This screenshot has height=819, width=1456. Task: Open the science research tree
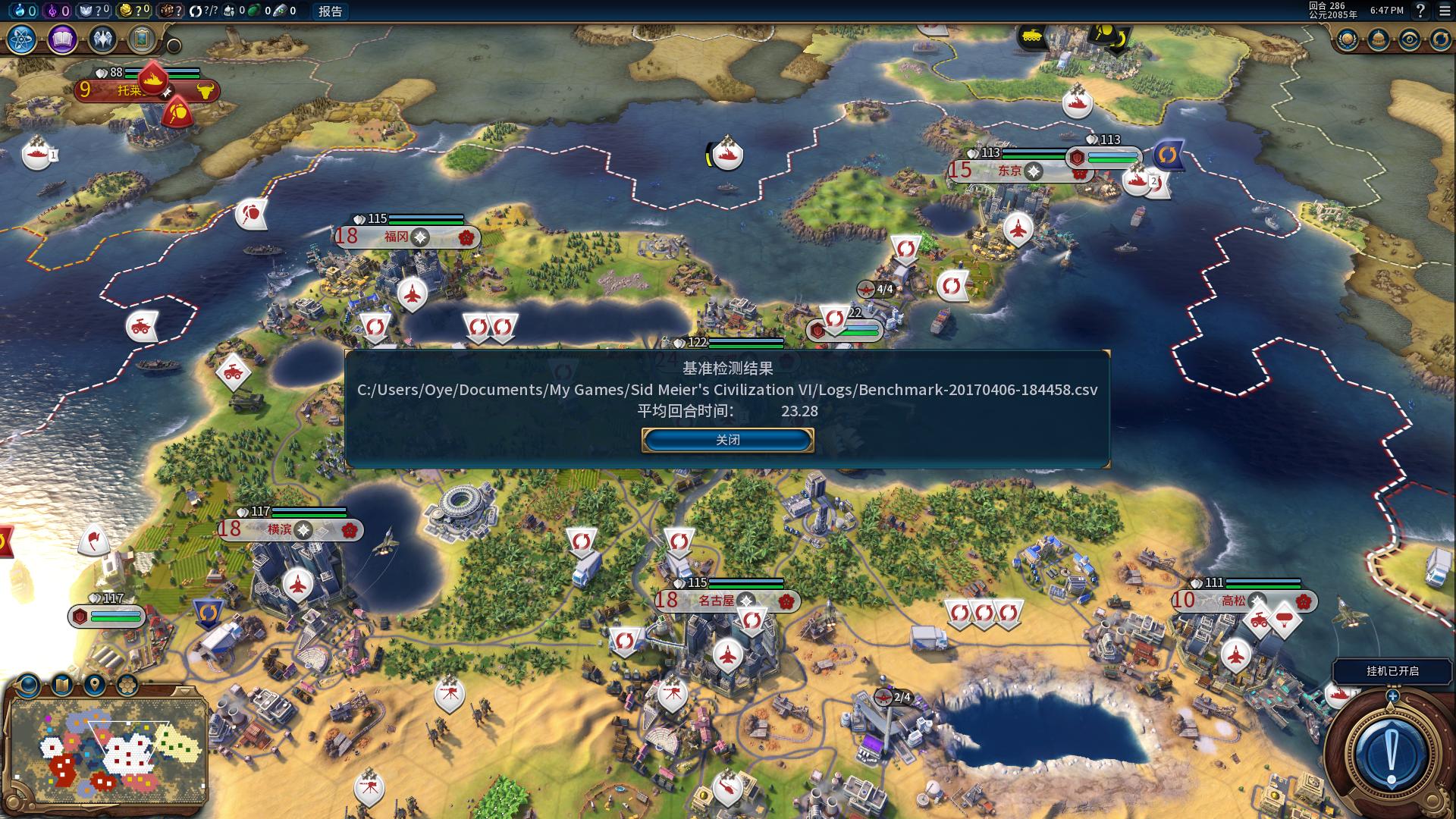click(22, 39)
